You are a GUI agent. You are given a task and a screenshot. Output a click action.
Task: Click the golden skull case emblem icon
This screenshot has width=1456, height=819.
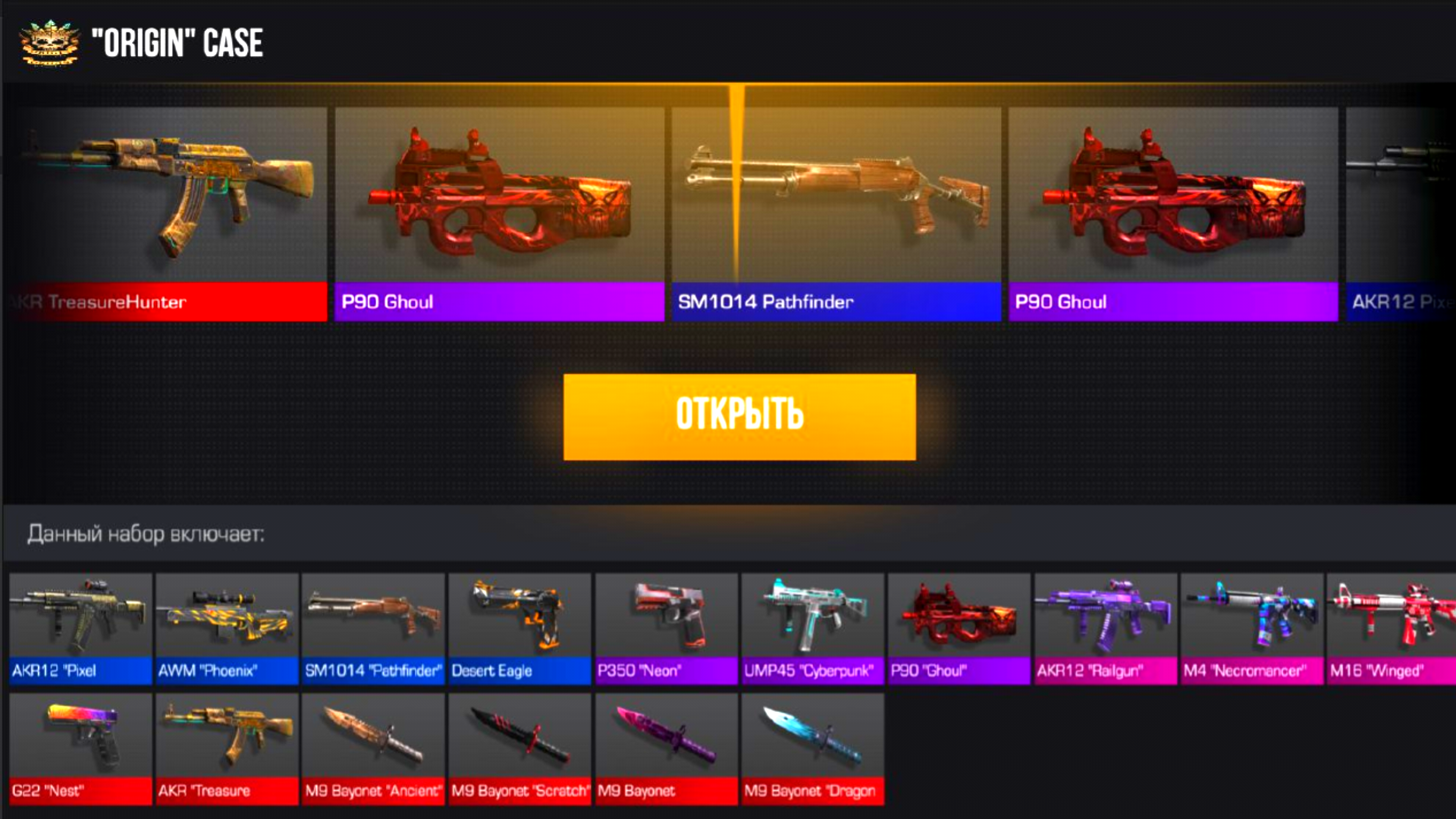pyautogui.click(x=48, y=42)
